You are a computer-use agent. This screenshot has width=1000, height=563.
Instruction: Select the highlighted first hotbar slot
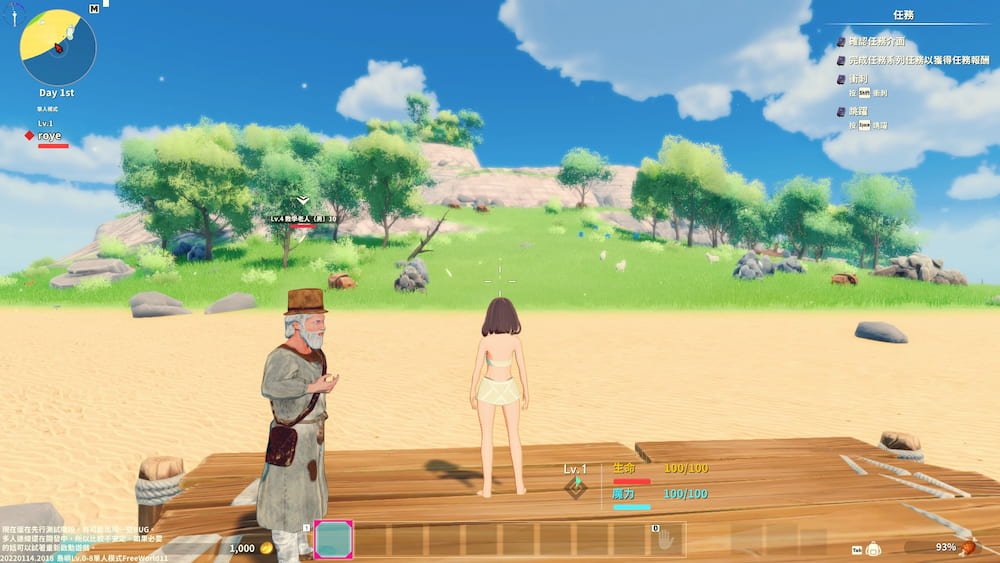coord(333,540)
